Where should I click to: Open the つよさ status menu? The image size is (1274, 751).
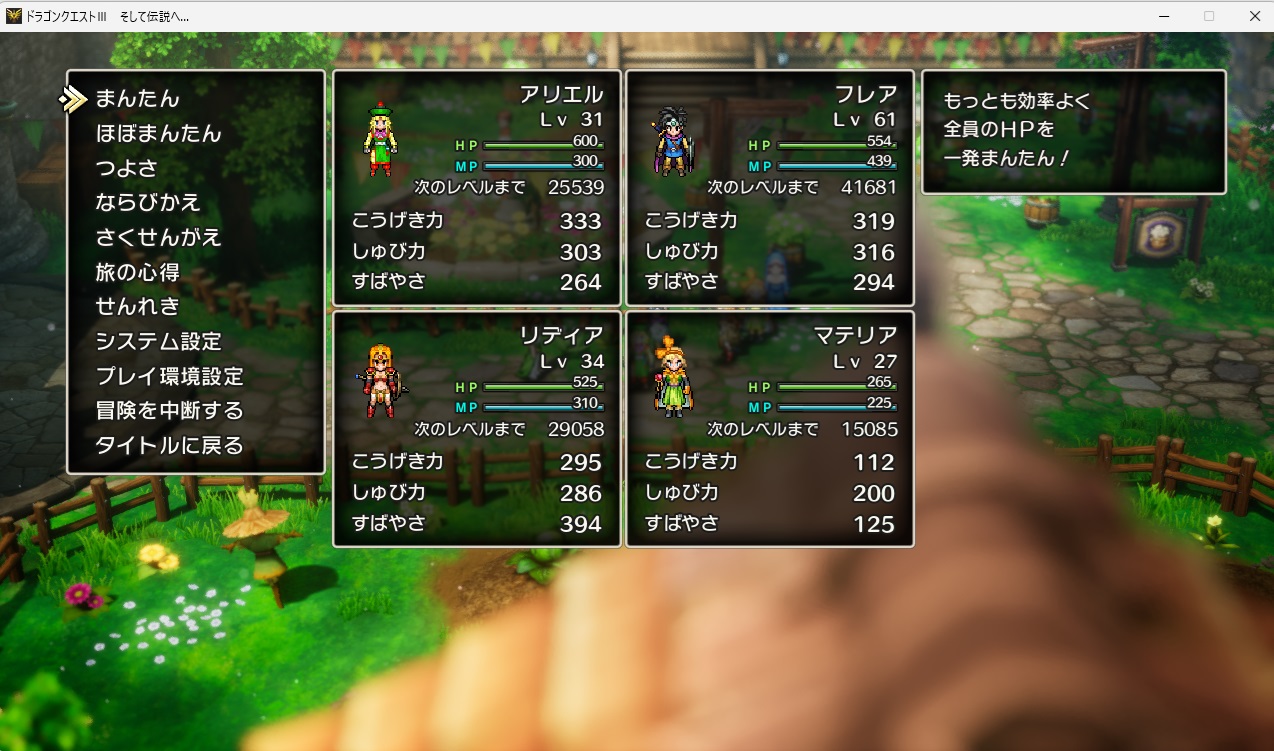tap(126, 168)
